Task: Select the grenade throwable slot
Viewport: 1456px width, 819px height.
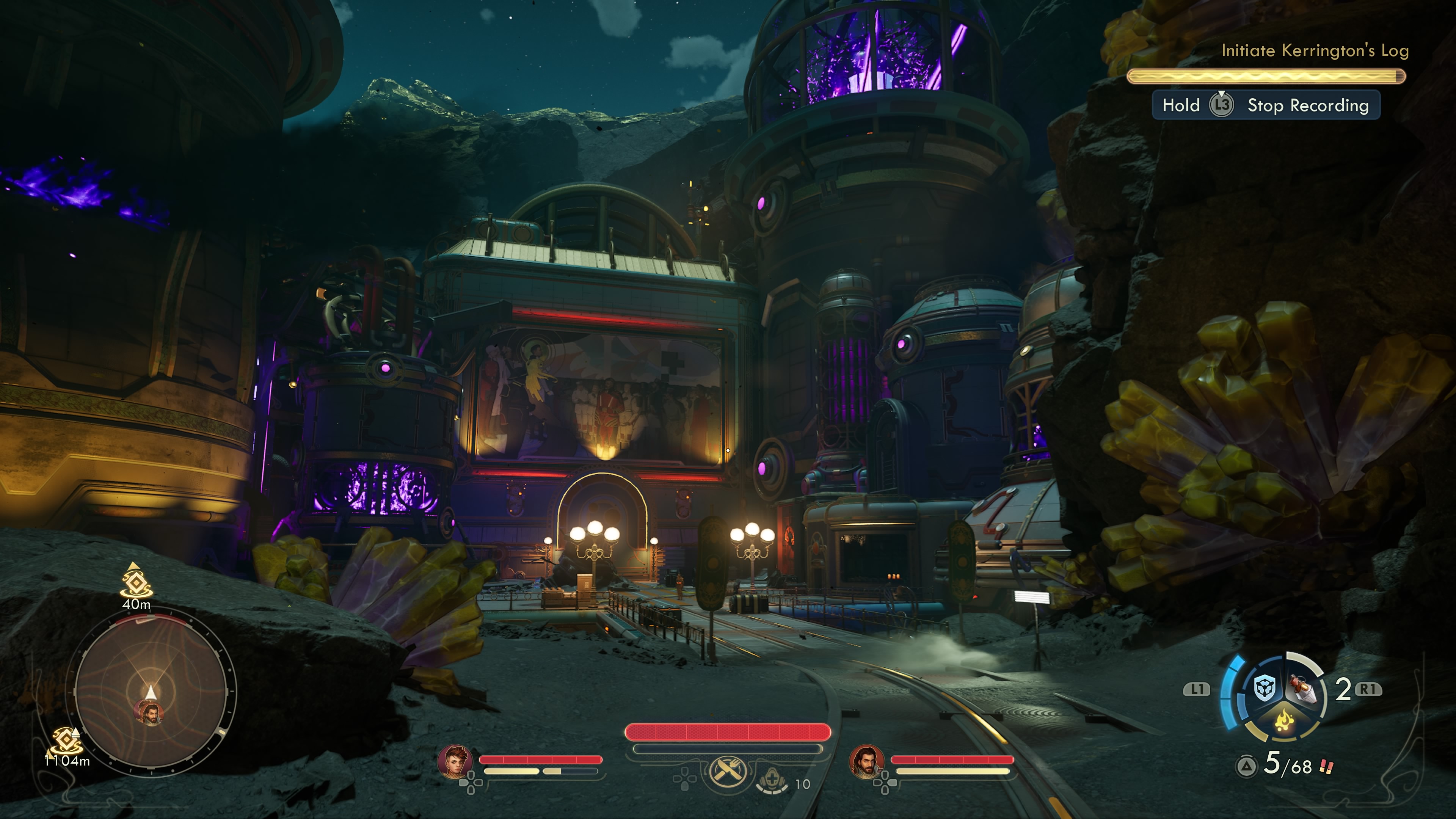Action: tap(1304, 689)
